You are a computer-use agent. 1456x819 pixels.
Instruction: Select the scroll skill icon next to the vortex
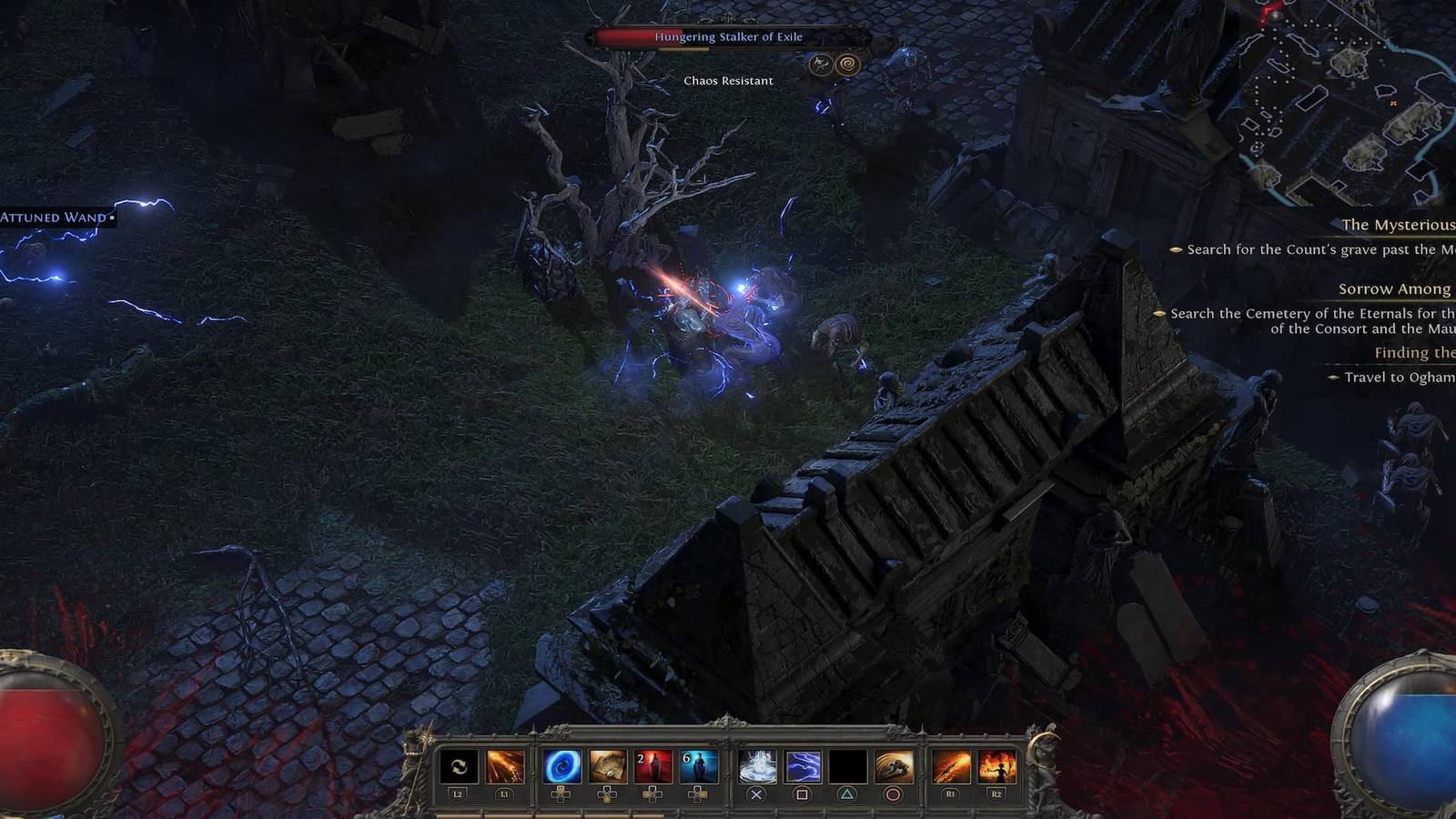(x=609, y=767)
